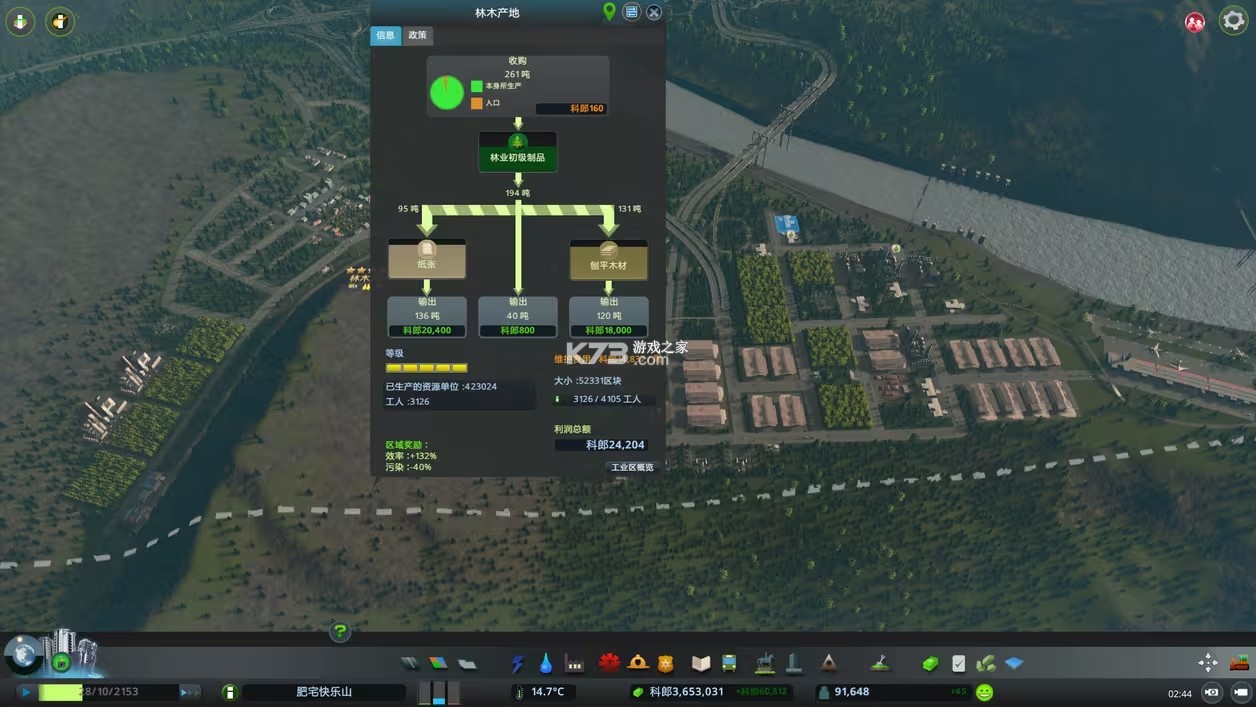Open the gear options menu

(x=1233, y=21)
